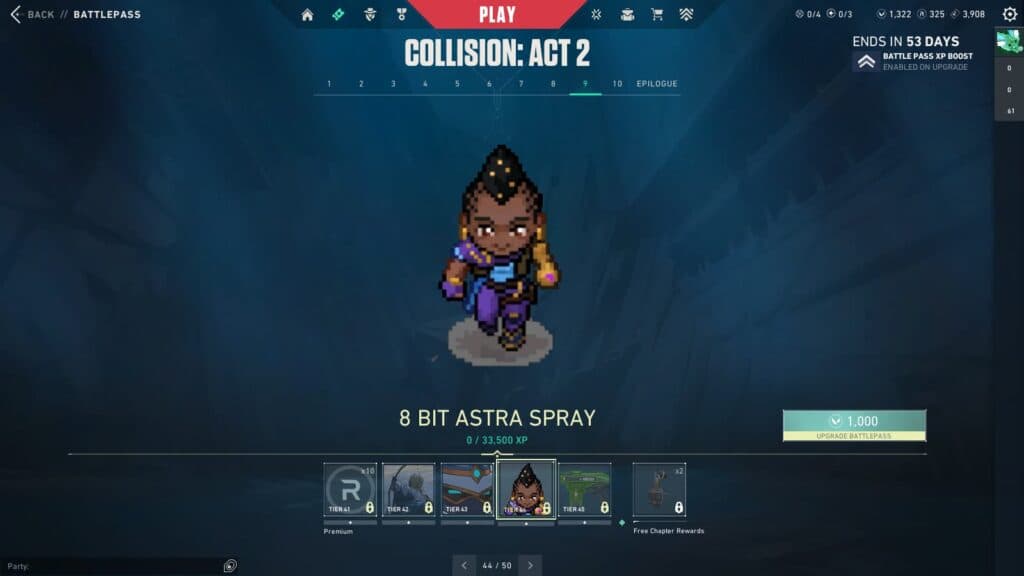Select chapter 10 tab
Viewport: 1024px width, 576px height.
click(617, 84)
